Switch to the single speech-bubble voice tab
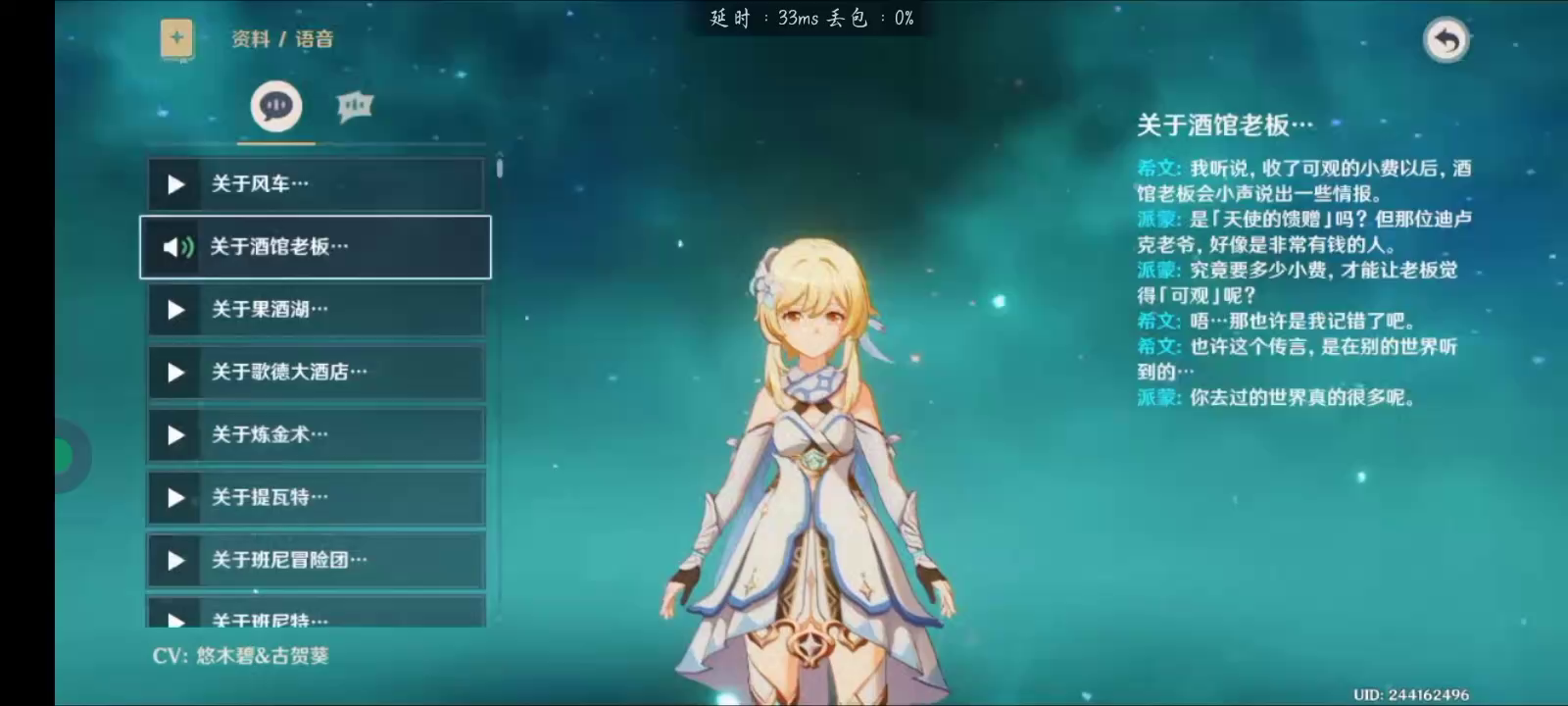Viewport: 1568px width, 706px height. click(276, 106)
